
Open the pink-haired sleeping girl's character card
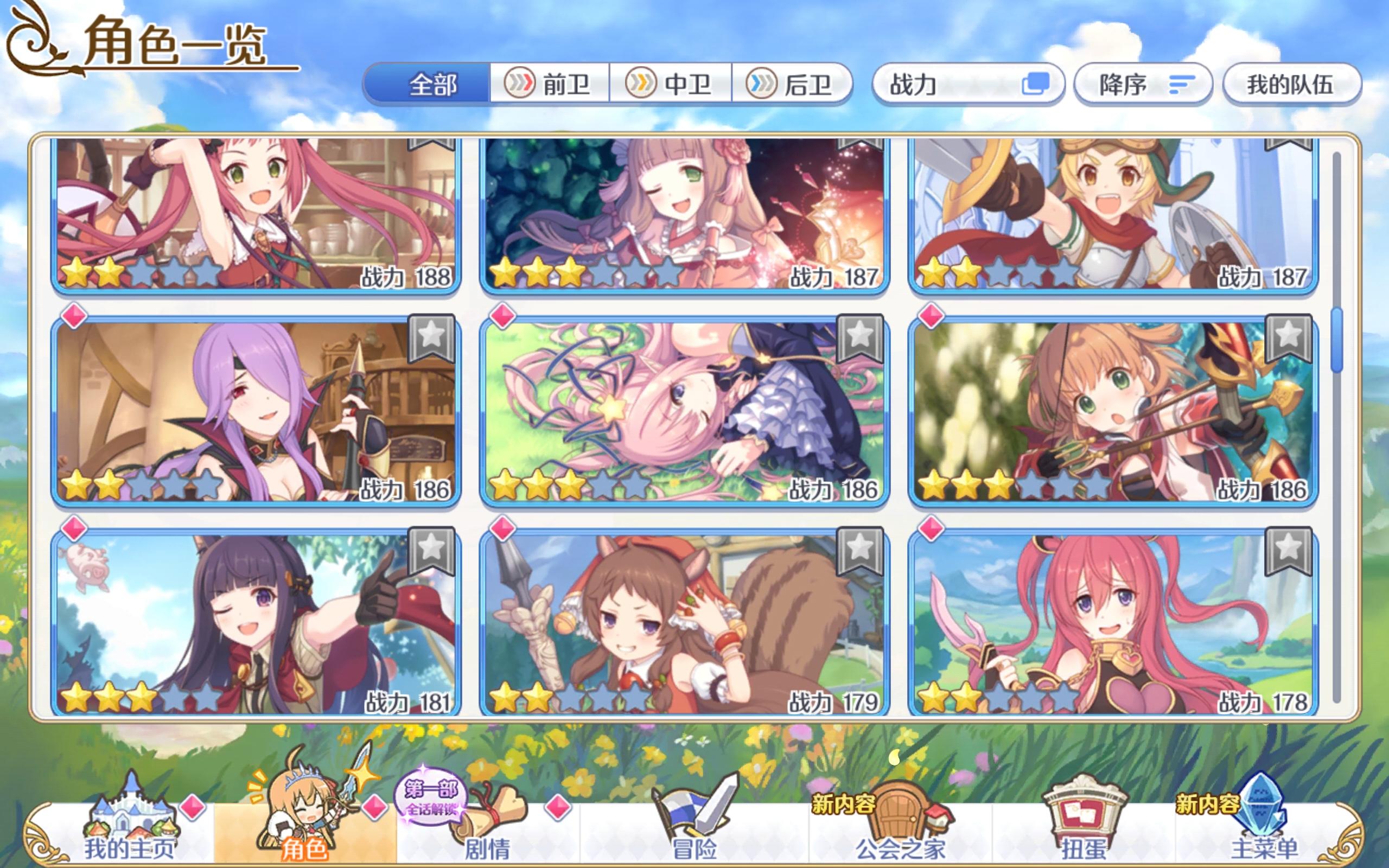pos(686,411)
